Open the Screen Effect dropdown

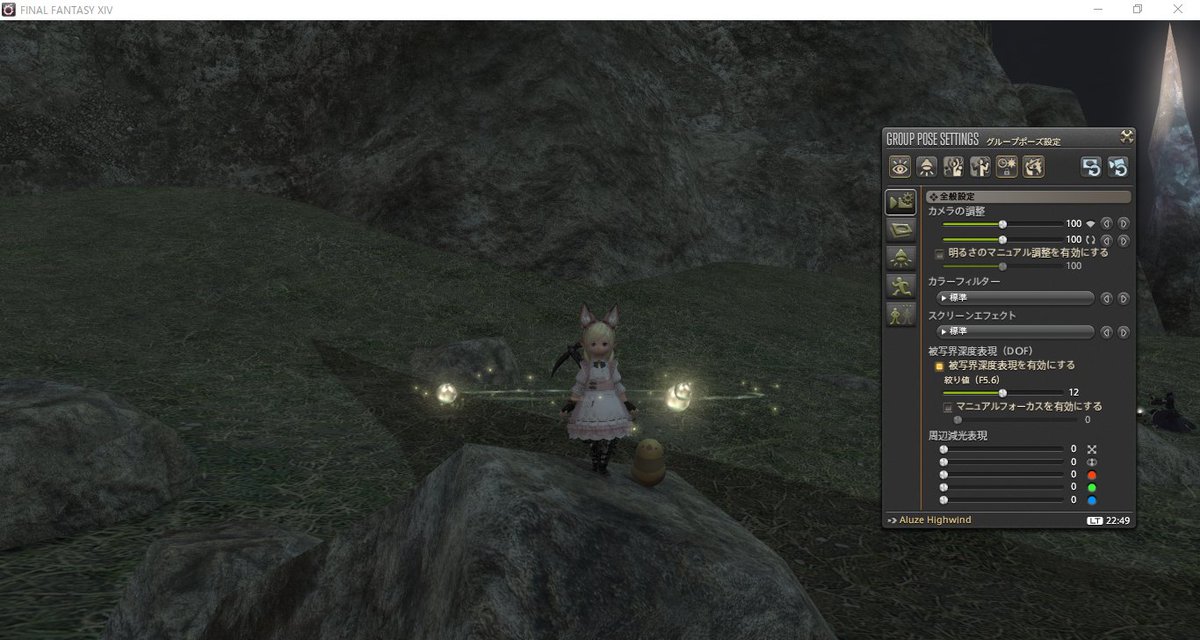[x=1015, y=331]
